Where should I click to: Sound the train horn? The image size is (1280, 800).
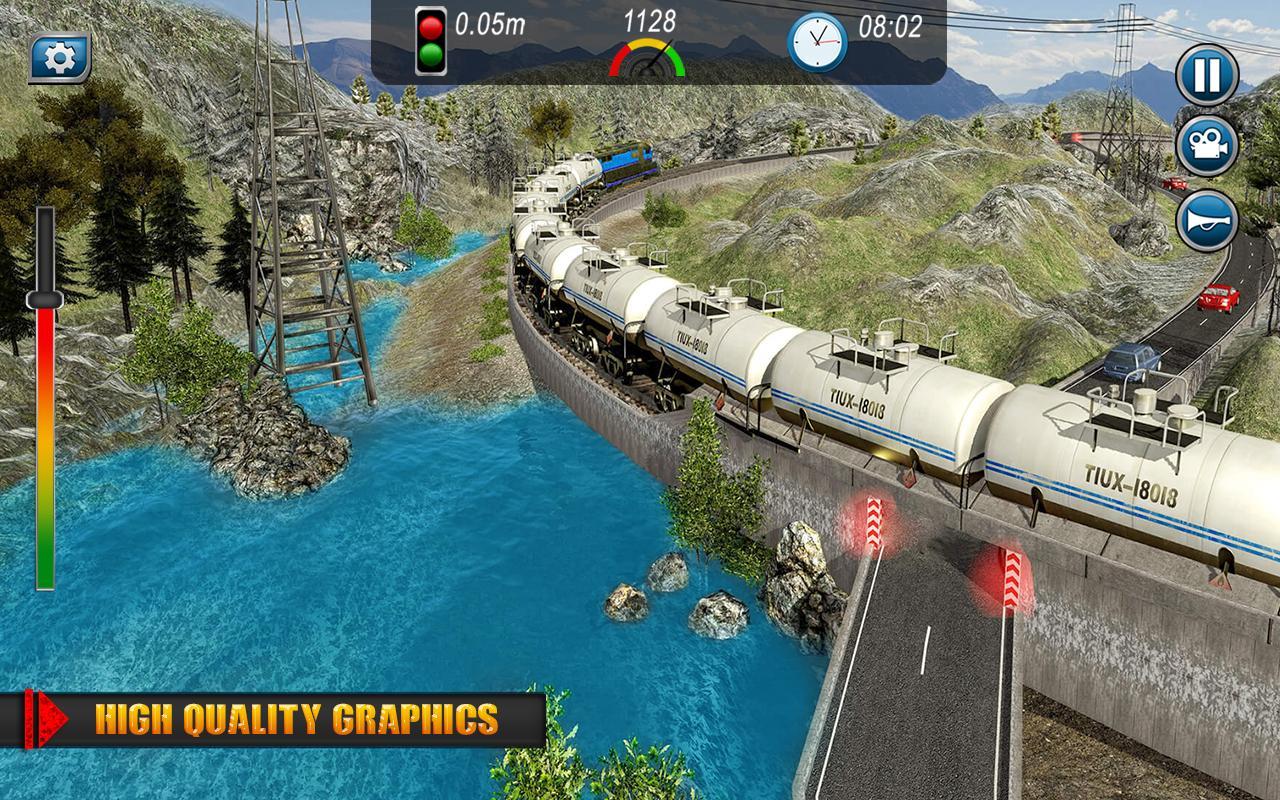(1207, 221)
